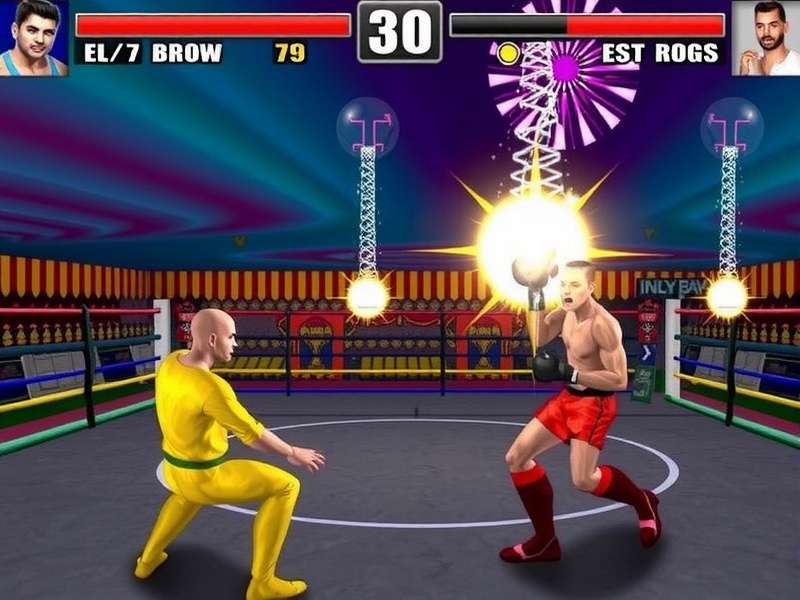Click the left fighter's portrait
800x600 pixels.
pyautogui.click(x=34, y=37)
